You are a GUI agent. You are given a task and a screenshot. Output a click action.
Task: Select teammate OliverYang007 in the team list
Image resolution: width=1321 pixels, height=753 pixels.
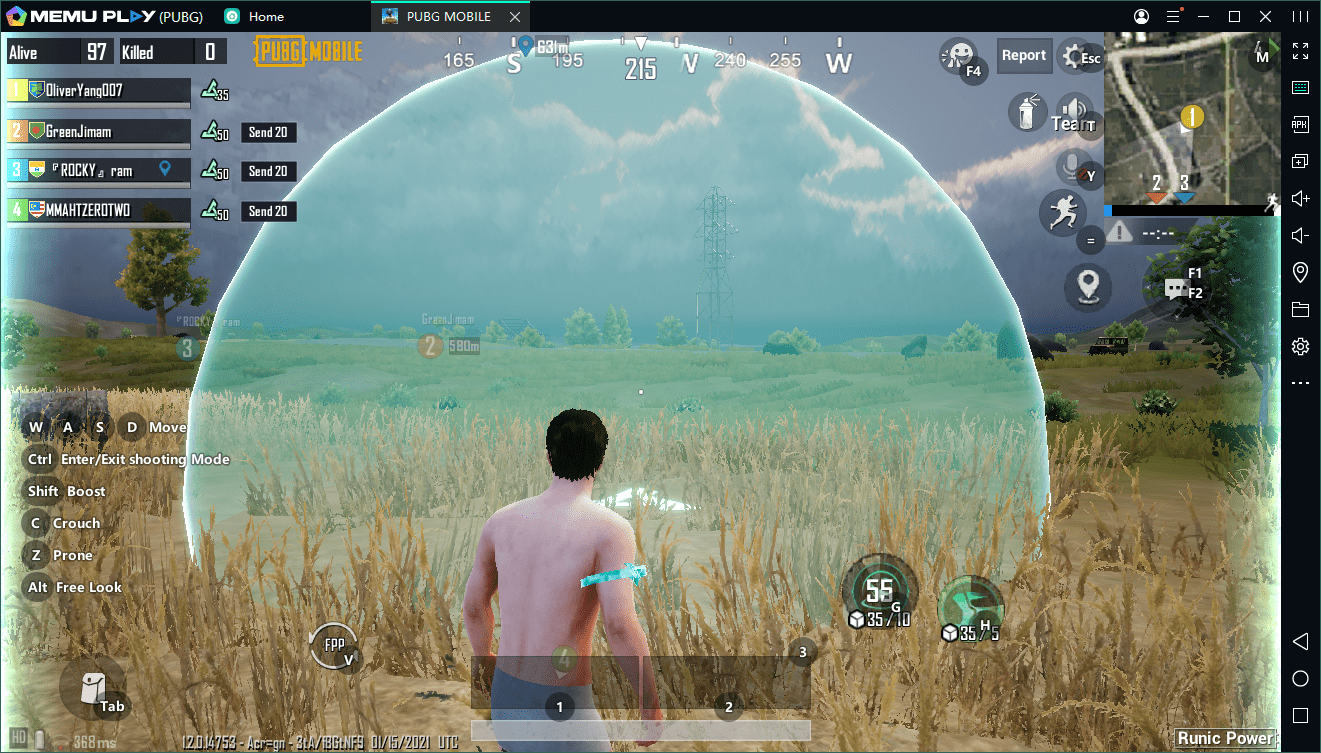pyautogui.click(x=99, y=91)
